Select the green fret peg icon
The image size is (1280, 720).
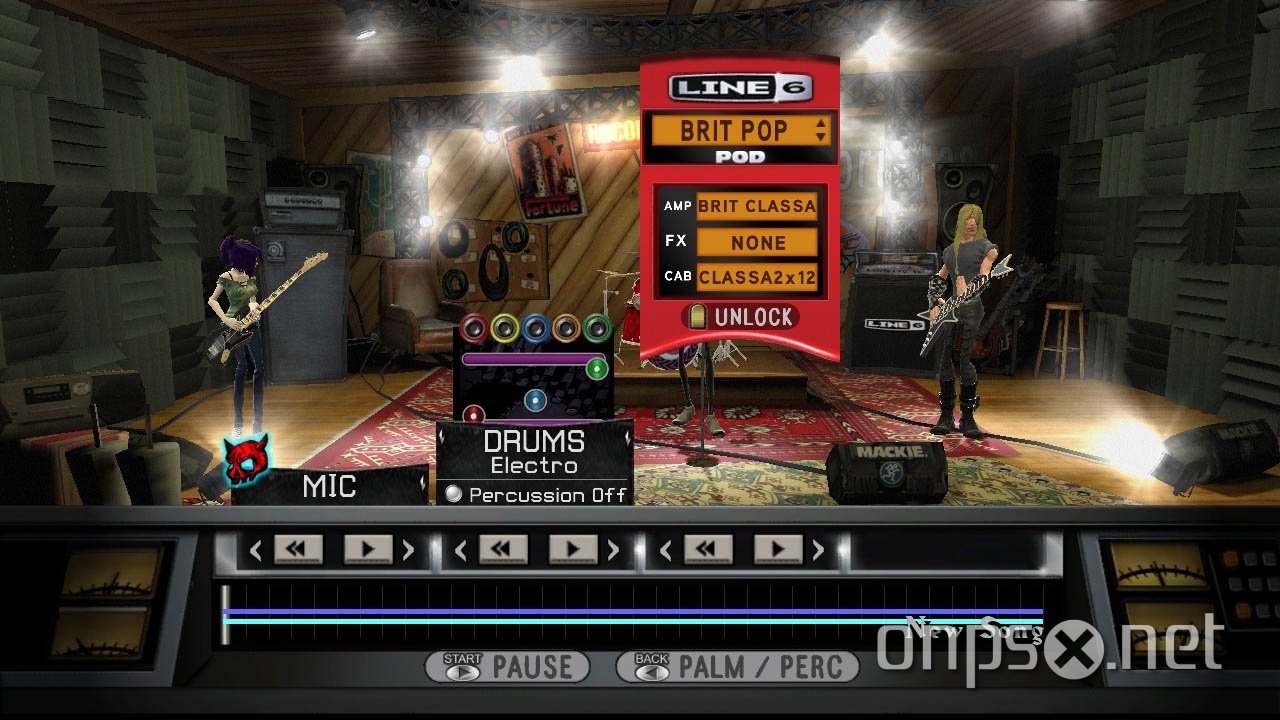pos(596,328)
